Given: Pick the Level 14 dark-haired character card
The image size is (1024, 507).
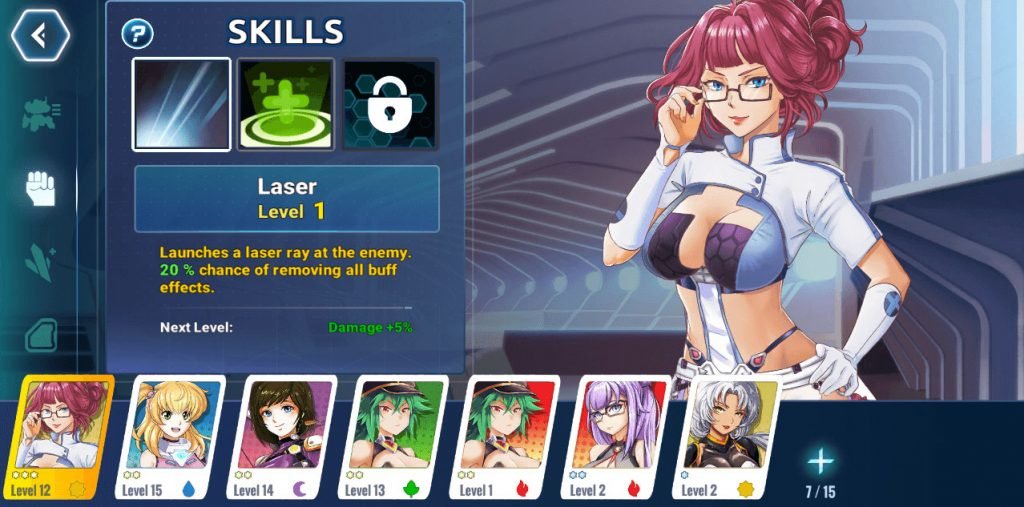Looking at the screenshot, I should click(x=288, y=438).
